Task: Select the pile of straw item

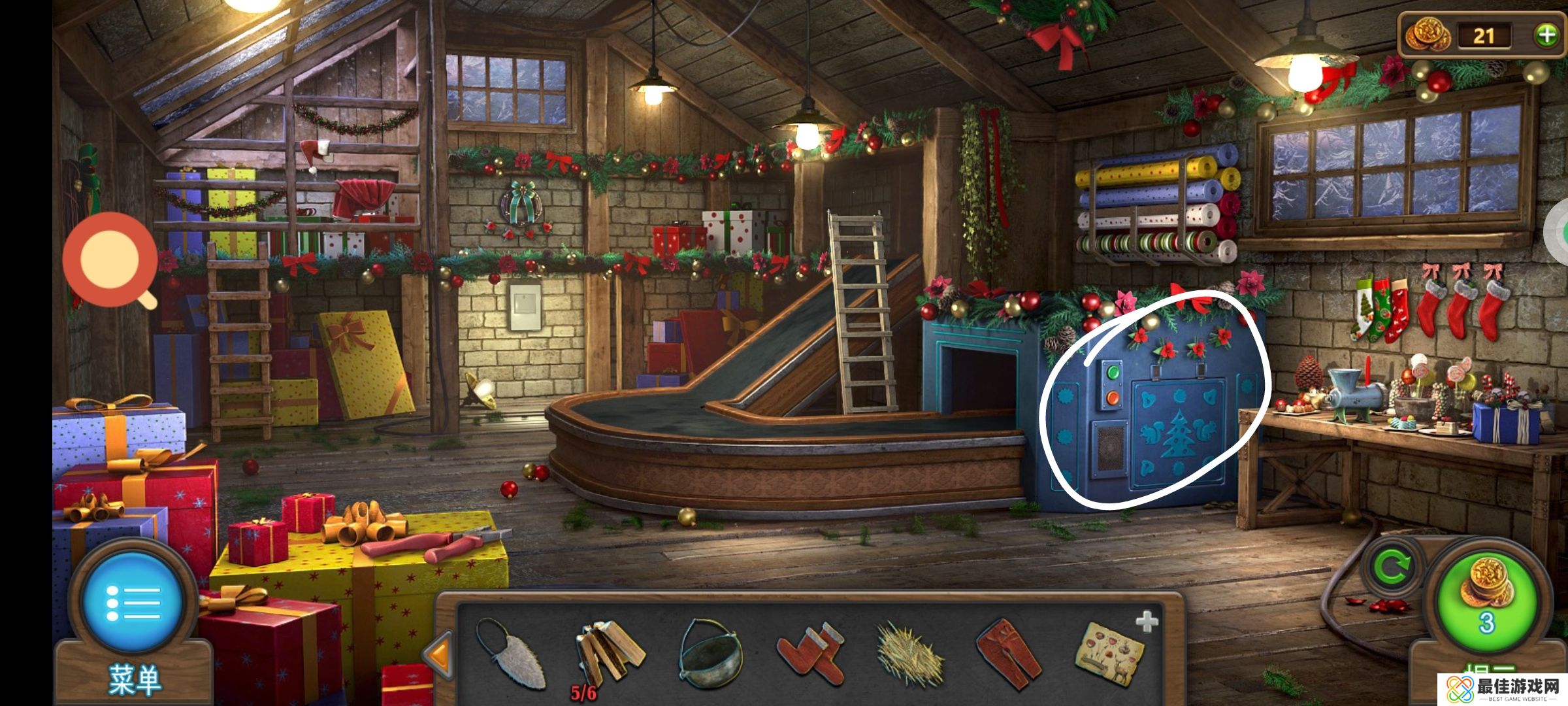Action: [x=909, y=654]
